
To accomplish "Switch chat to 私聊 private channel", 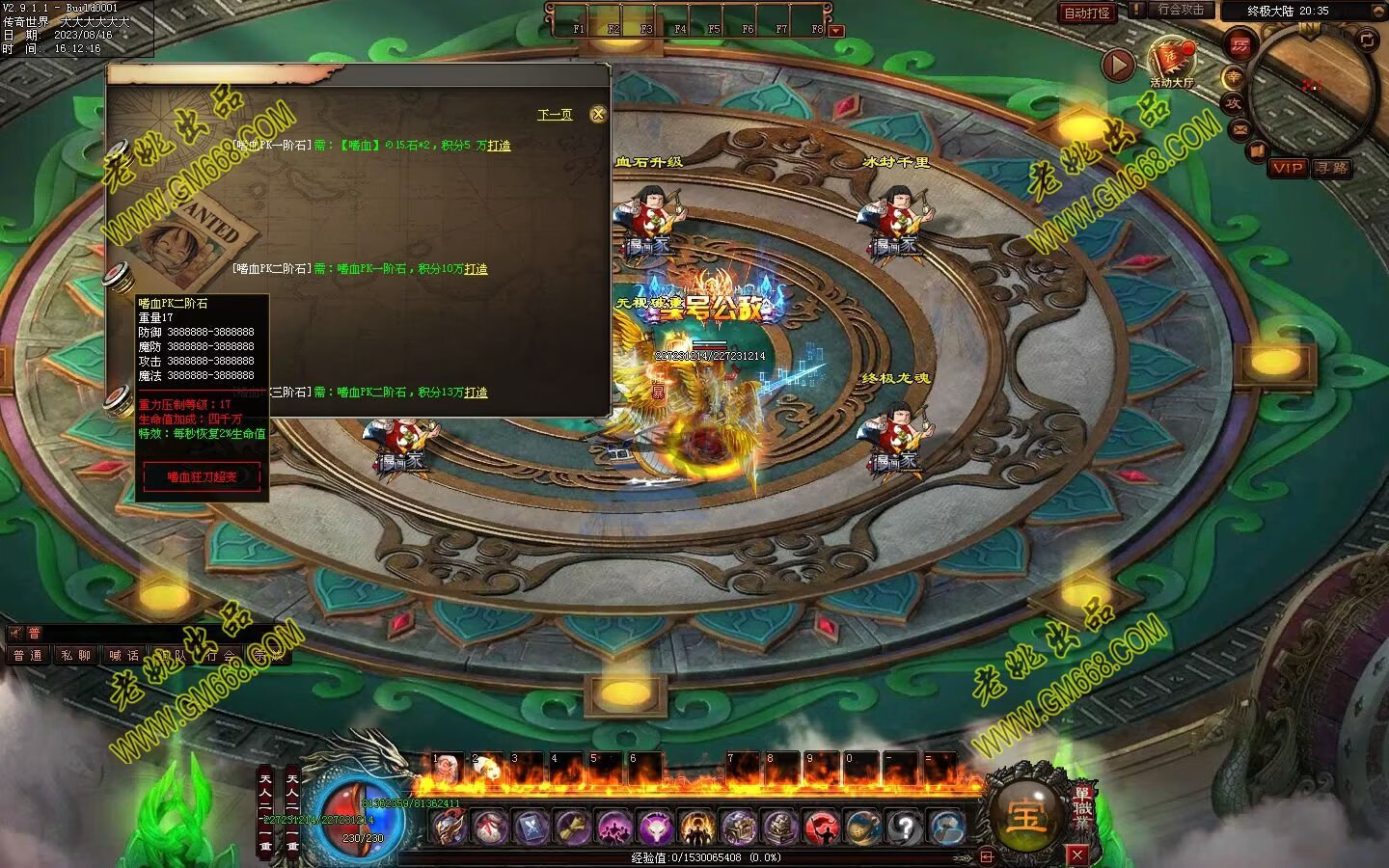I will [75, 656].
